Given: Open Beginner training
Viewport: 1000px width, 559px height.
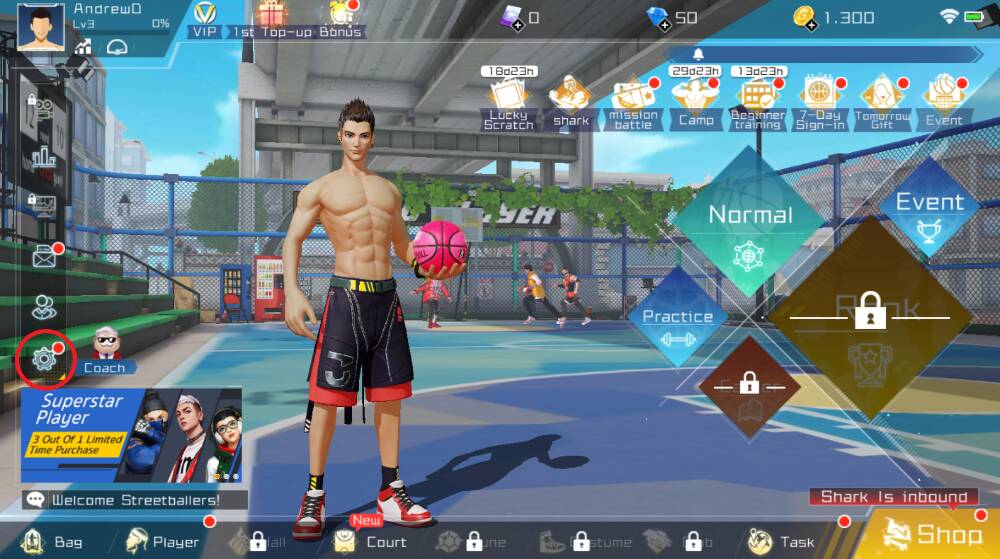Looking at the screenshot, I should (757, 102).
